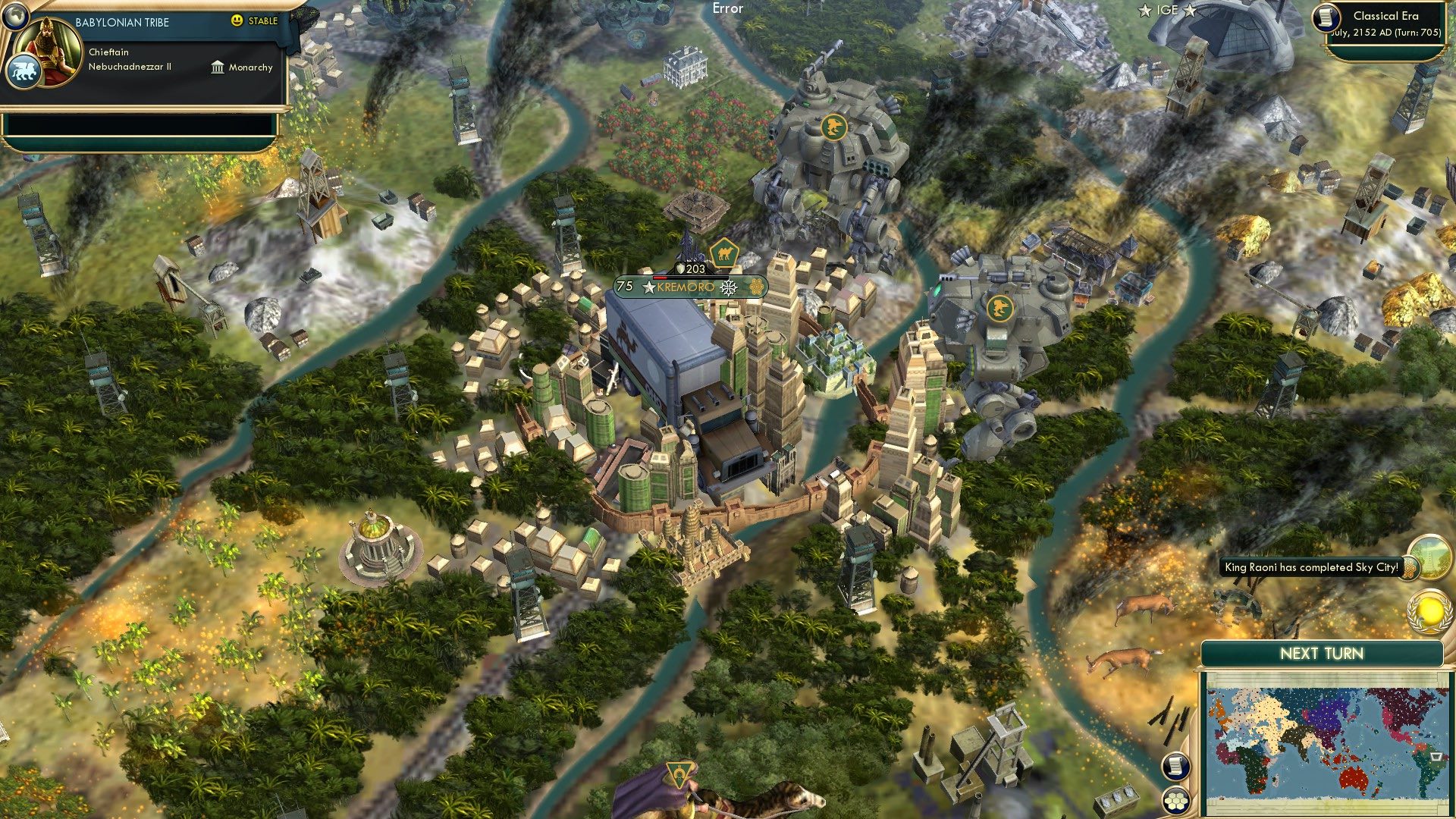Toggle the honeycomb overlay icon near the notifications
The image size is (1456, 819).
point(1409,569)
